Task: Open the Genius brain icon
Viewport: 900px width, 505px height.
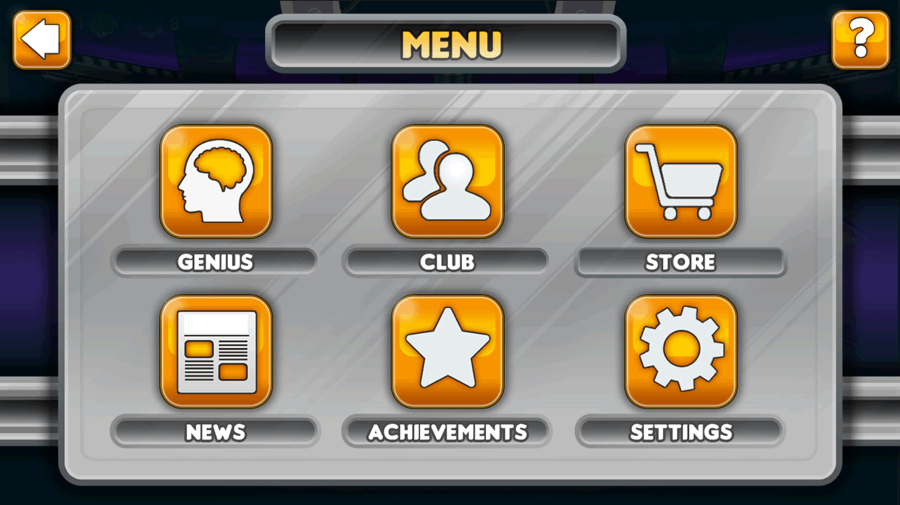Action: point(216,181)
